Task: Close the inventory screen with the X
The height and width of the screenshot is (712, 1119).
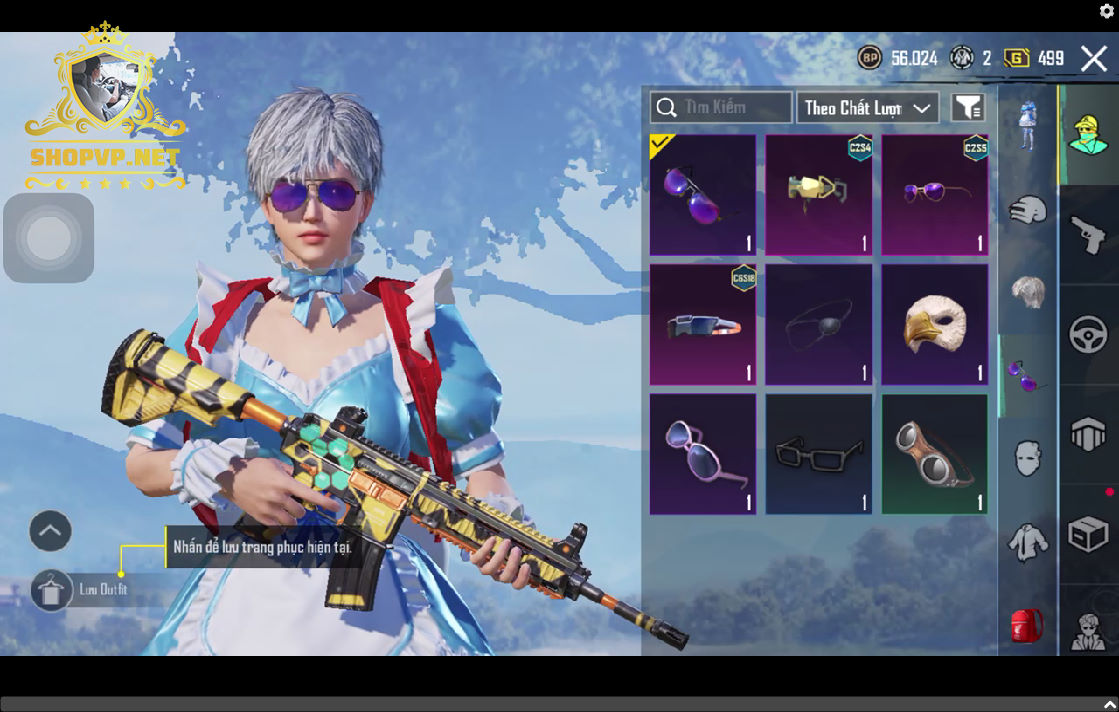Action: 1093,59
